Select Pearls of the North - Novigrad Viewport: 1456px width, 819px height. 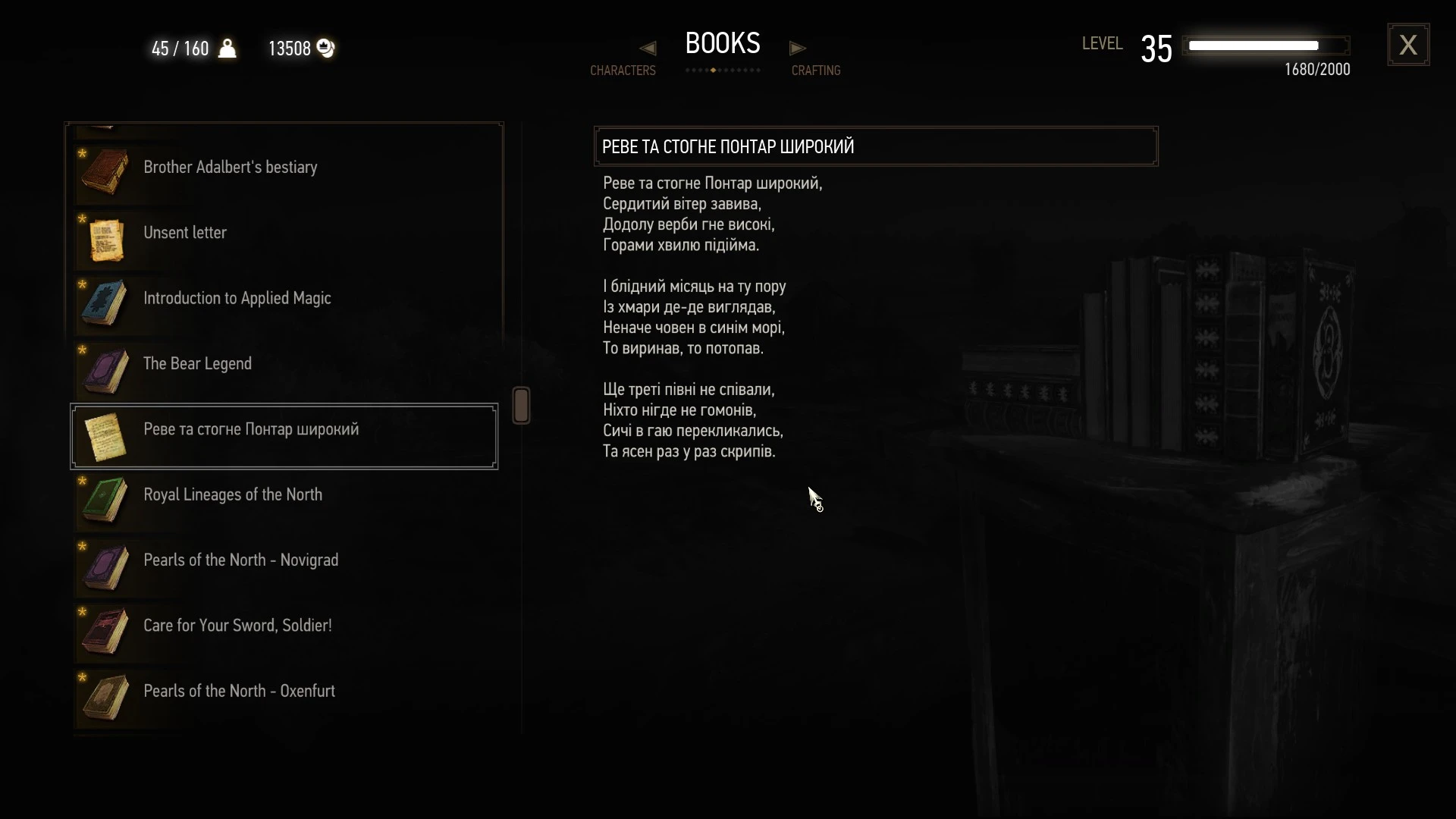pyautogui.click(x=240, y=560)
